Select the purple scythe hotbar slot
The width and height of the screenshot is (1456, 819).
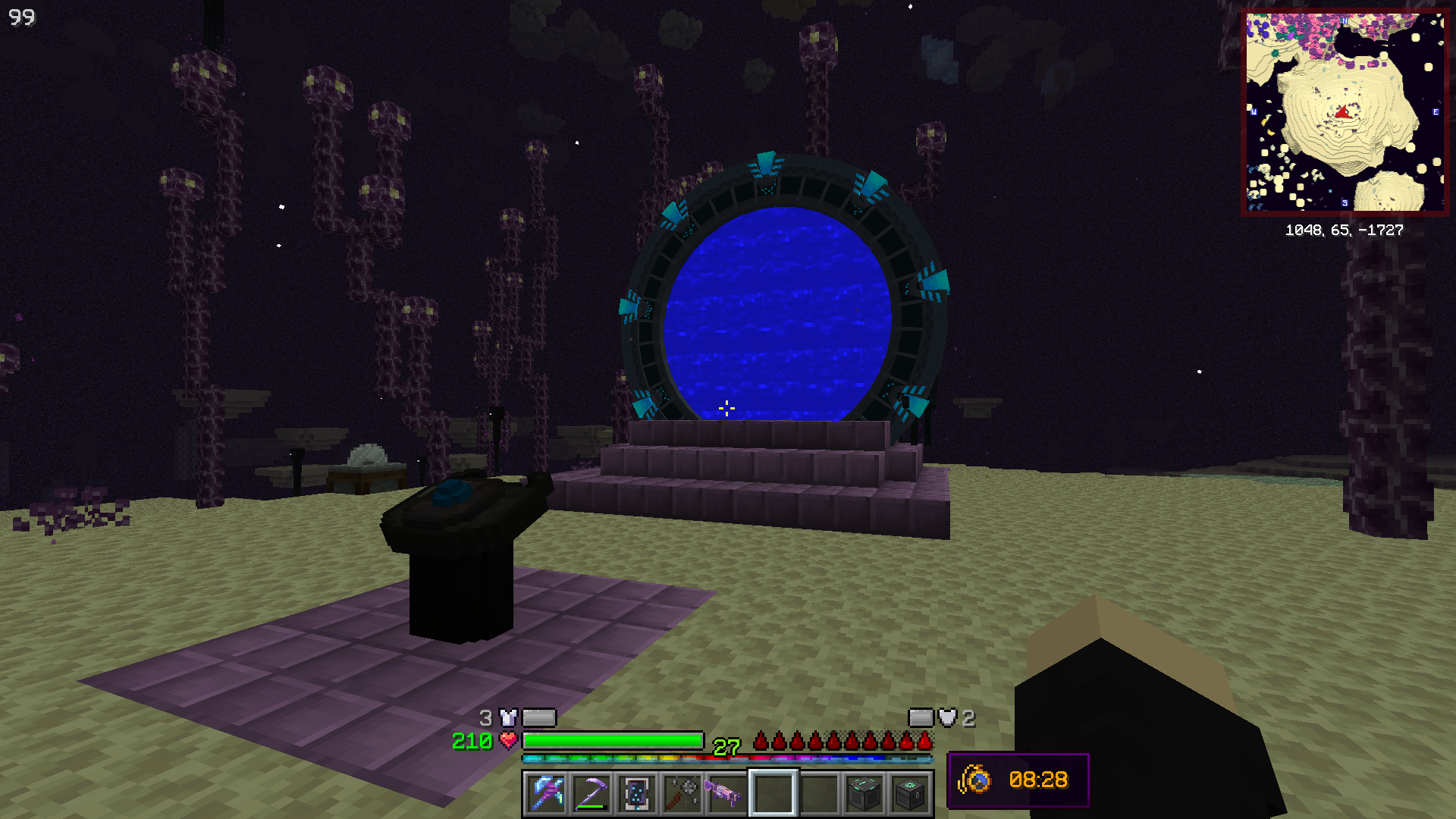coord(591,793)
